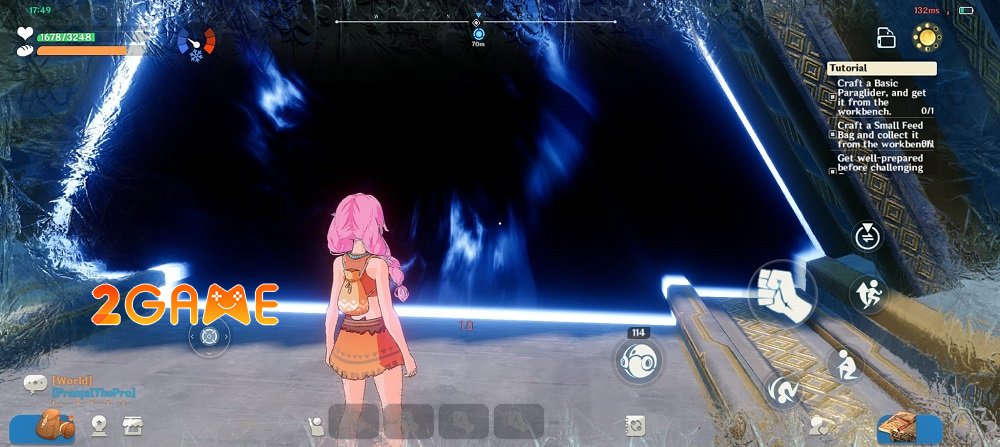Image resolution: width=1000 pixels, height=447 pixels.
Task: Open the shop stall icon
Action: pos(131,426)
